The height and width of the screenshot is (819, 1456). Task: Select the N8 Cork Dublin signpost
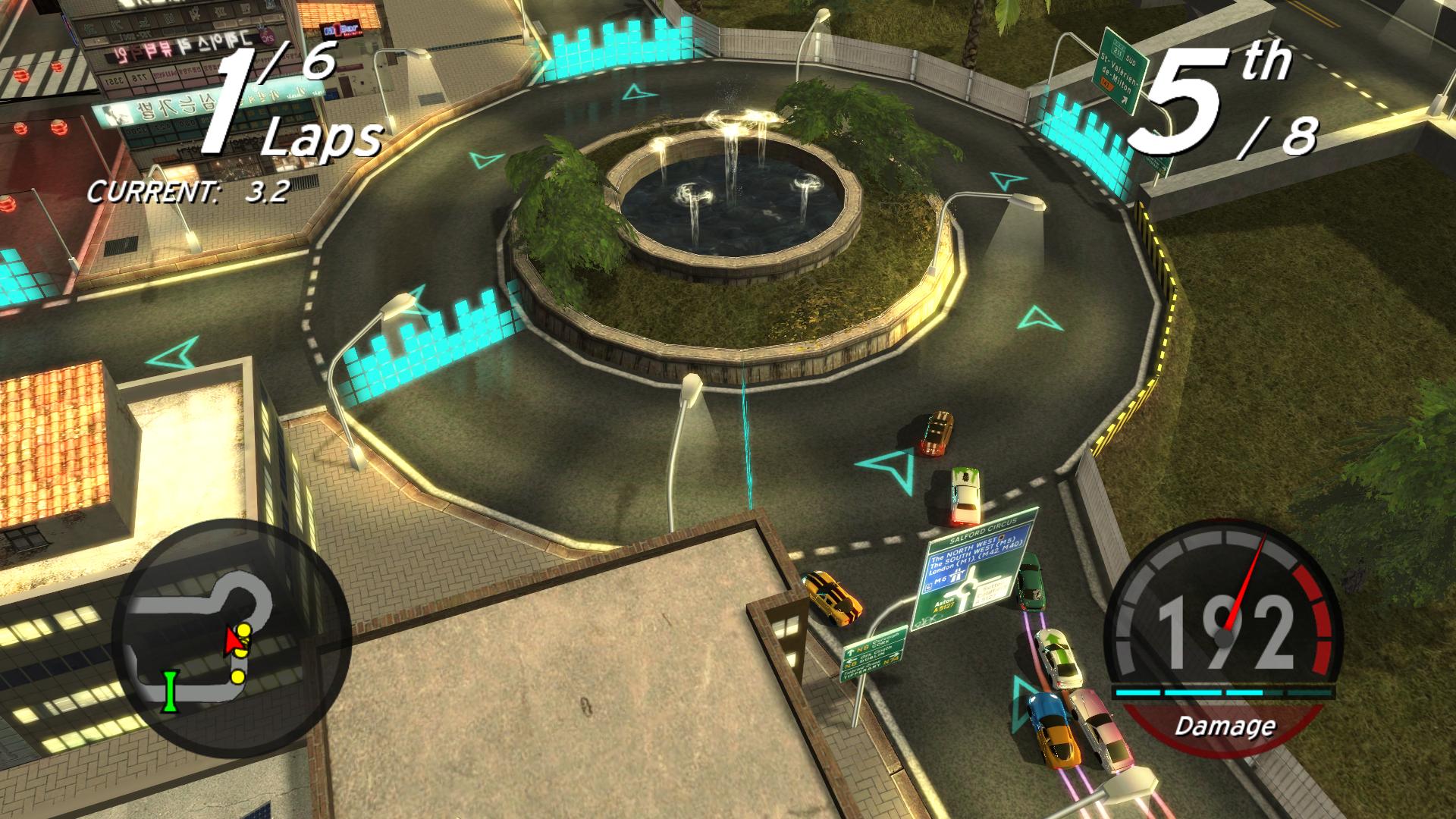pos(872,654)
